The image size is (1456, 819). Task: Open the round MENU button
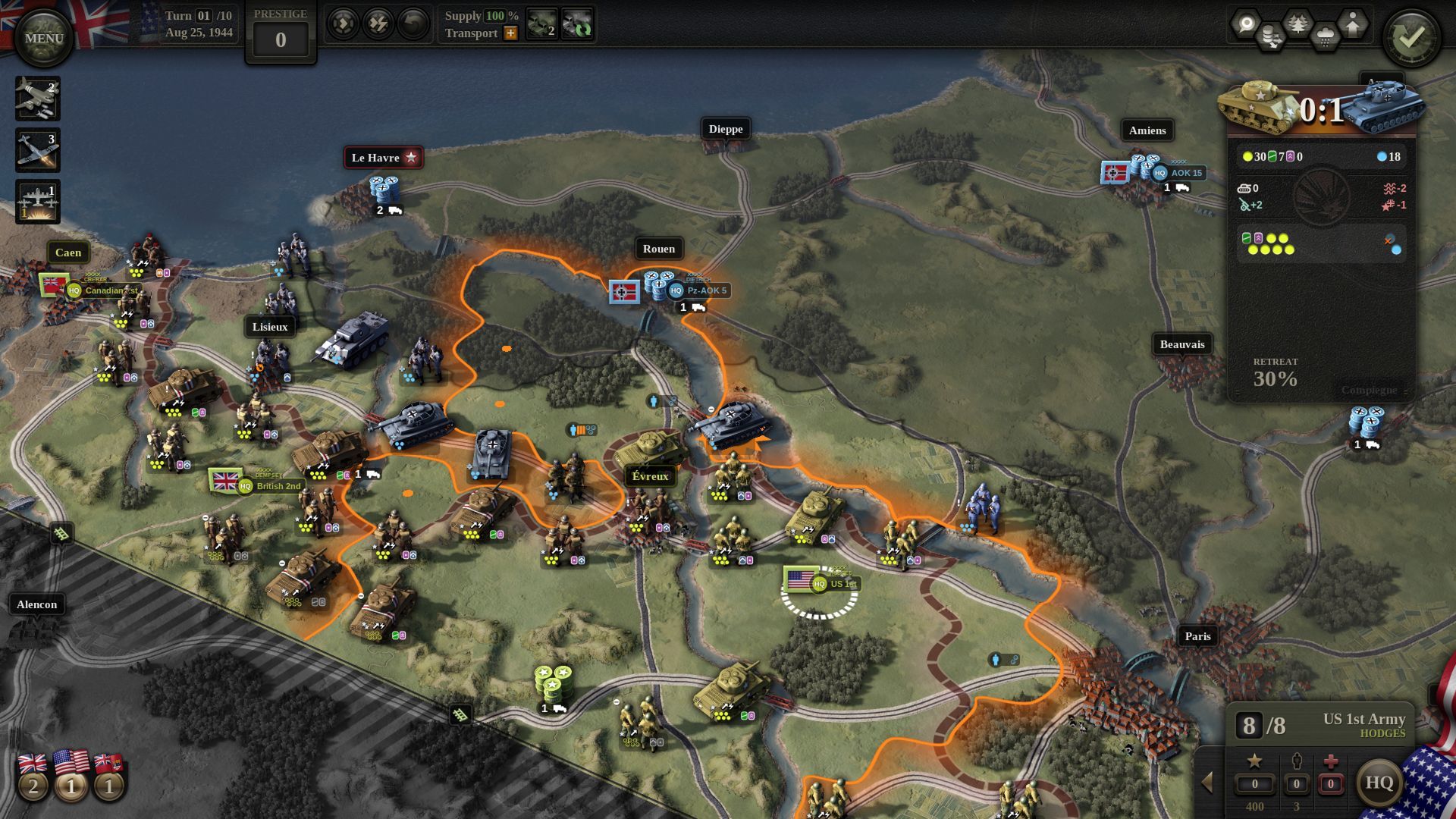coord(43,38)
